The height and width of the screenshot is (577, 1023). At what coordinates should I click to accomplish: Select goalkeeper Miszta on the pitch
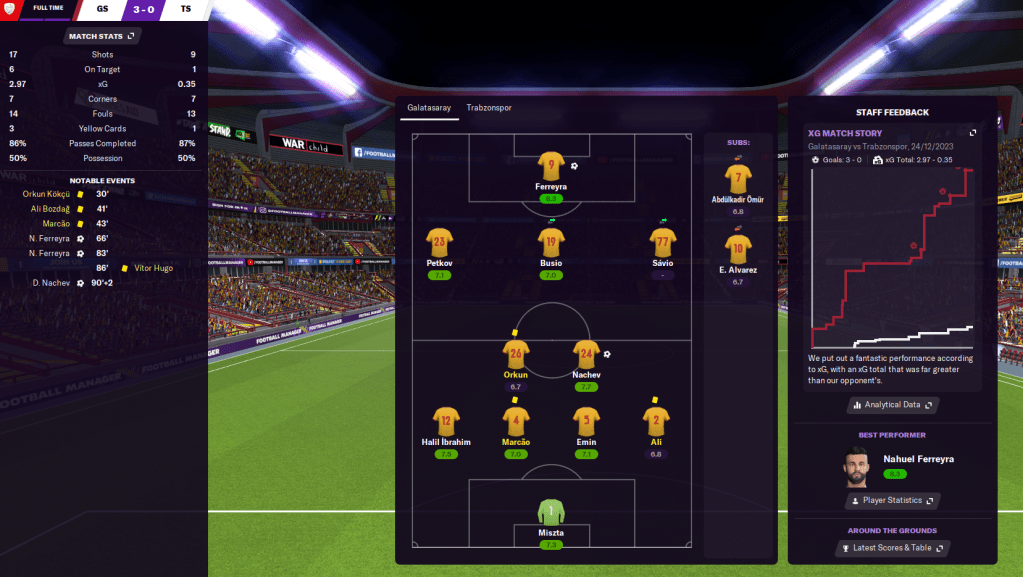tap(551, 513)
